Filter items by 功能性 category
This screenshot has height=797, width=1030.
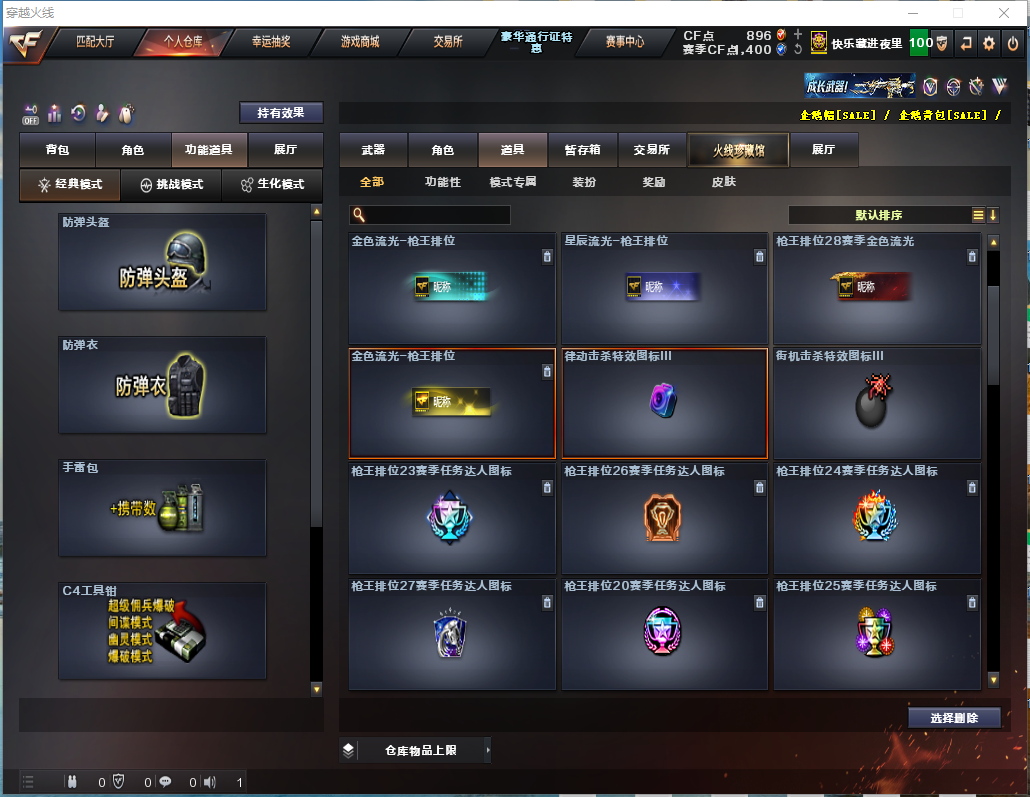click(x=442, y=183)
